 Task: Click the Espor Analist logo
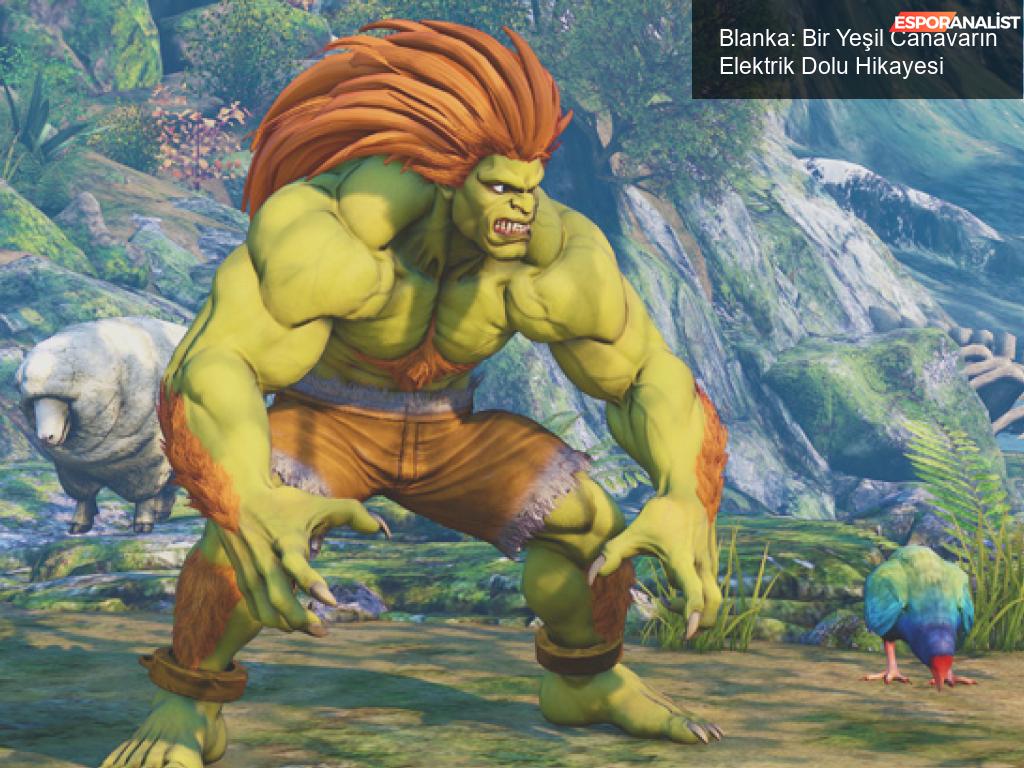(955, 21)
